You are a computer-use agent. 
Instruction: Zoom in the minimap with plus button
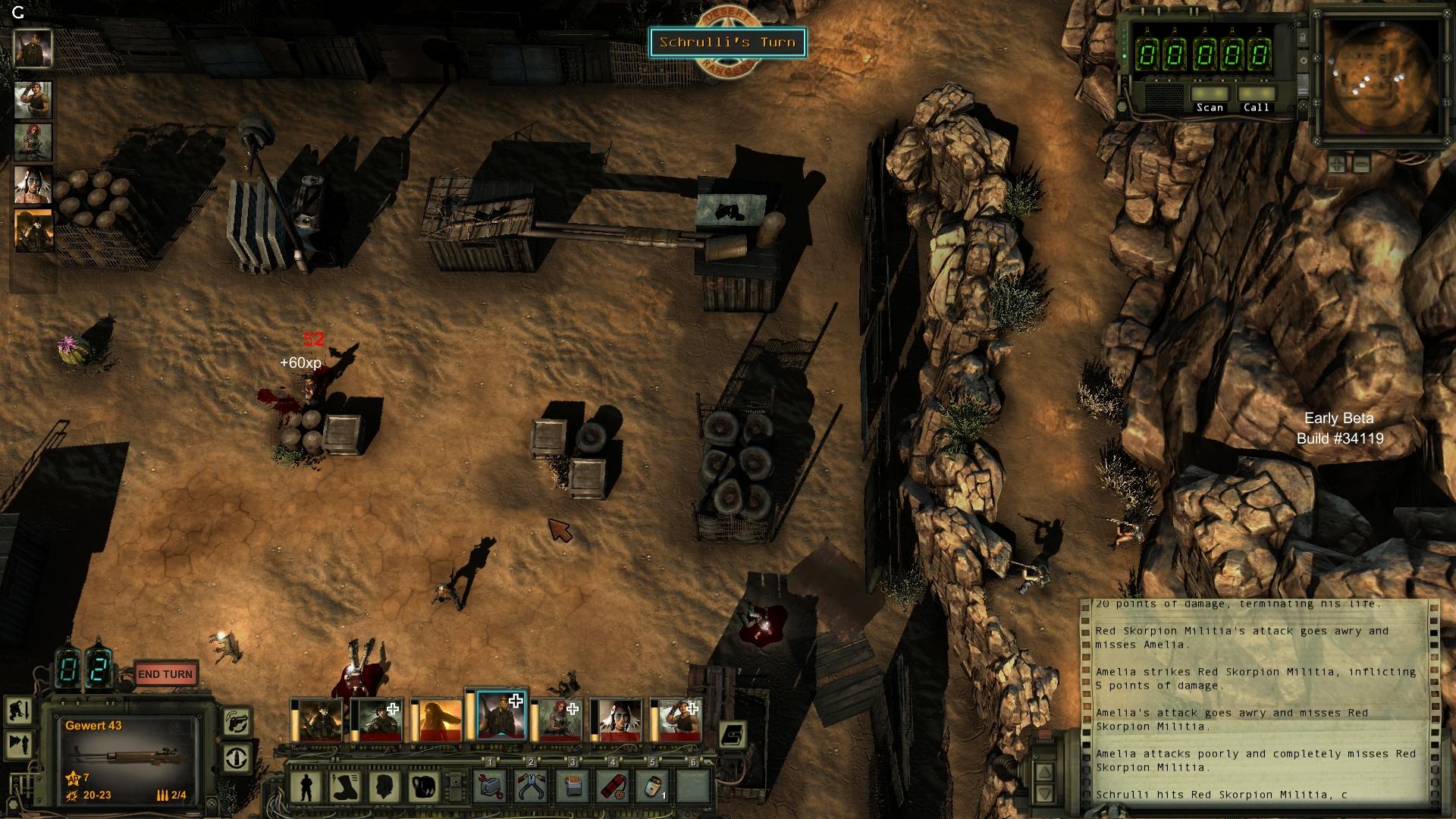tap(1338, 163)
